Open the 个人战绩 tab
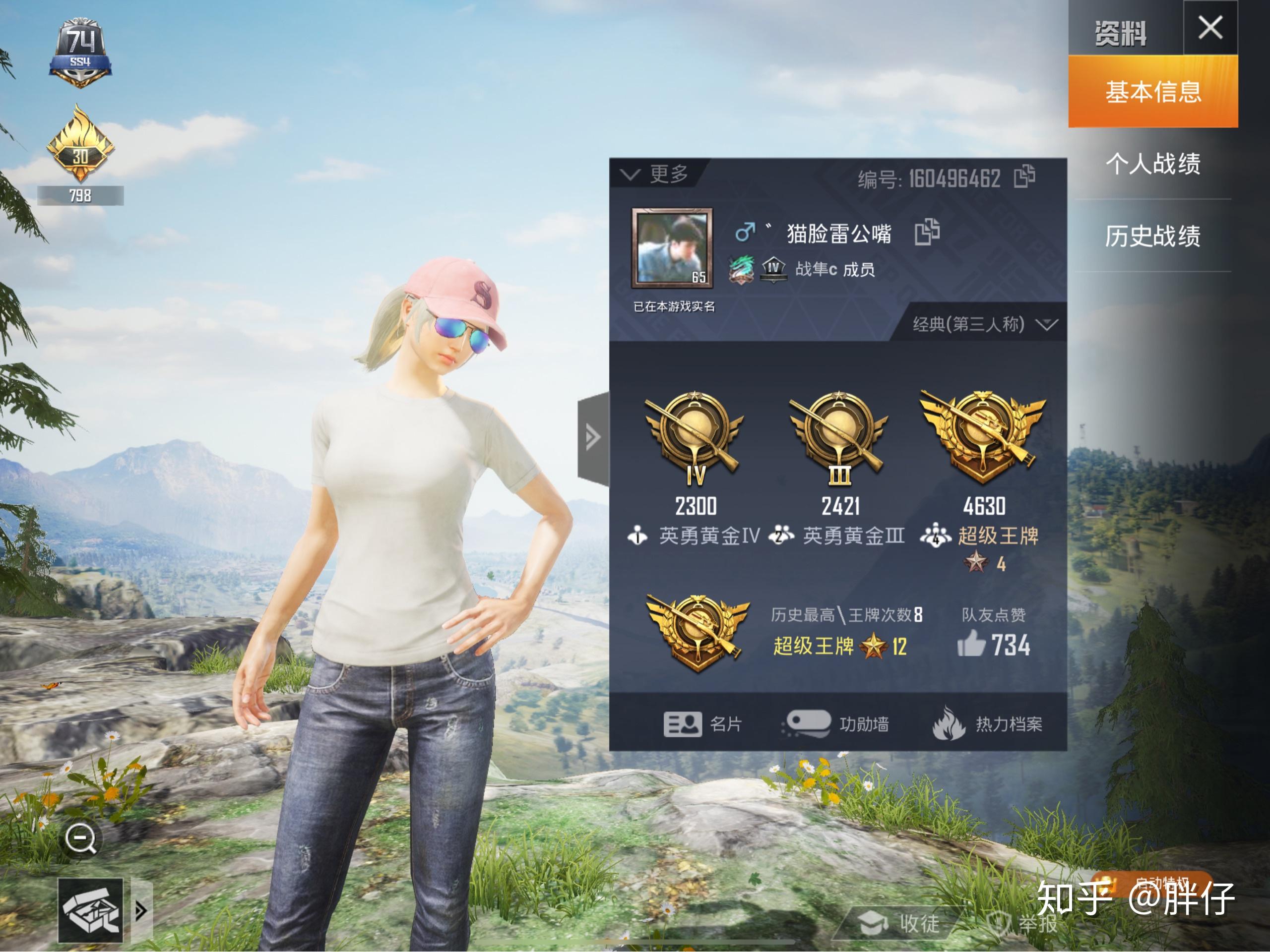 [x=1152, y=164]
